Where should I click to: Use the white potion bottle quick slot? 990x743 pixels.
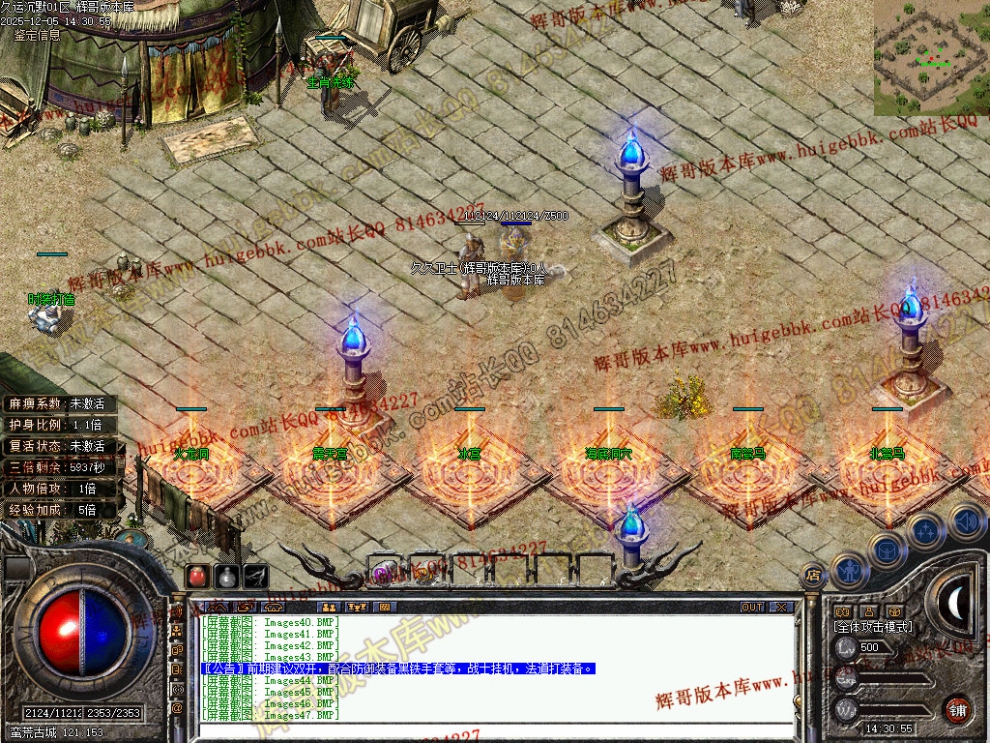pos(227,577)
